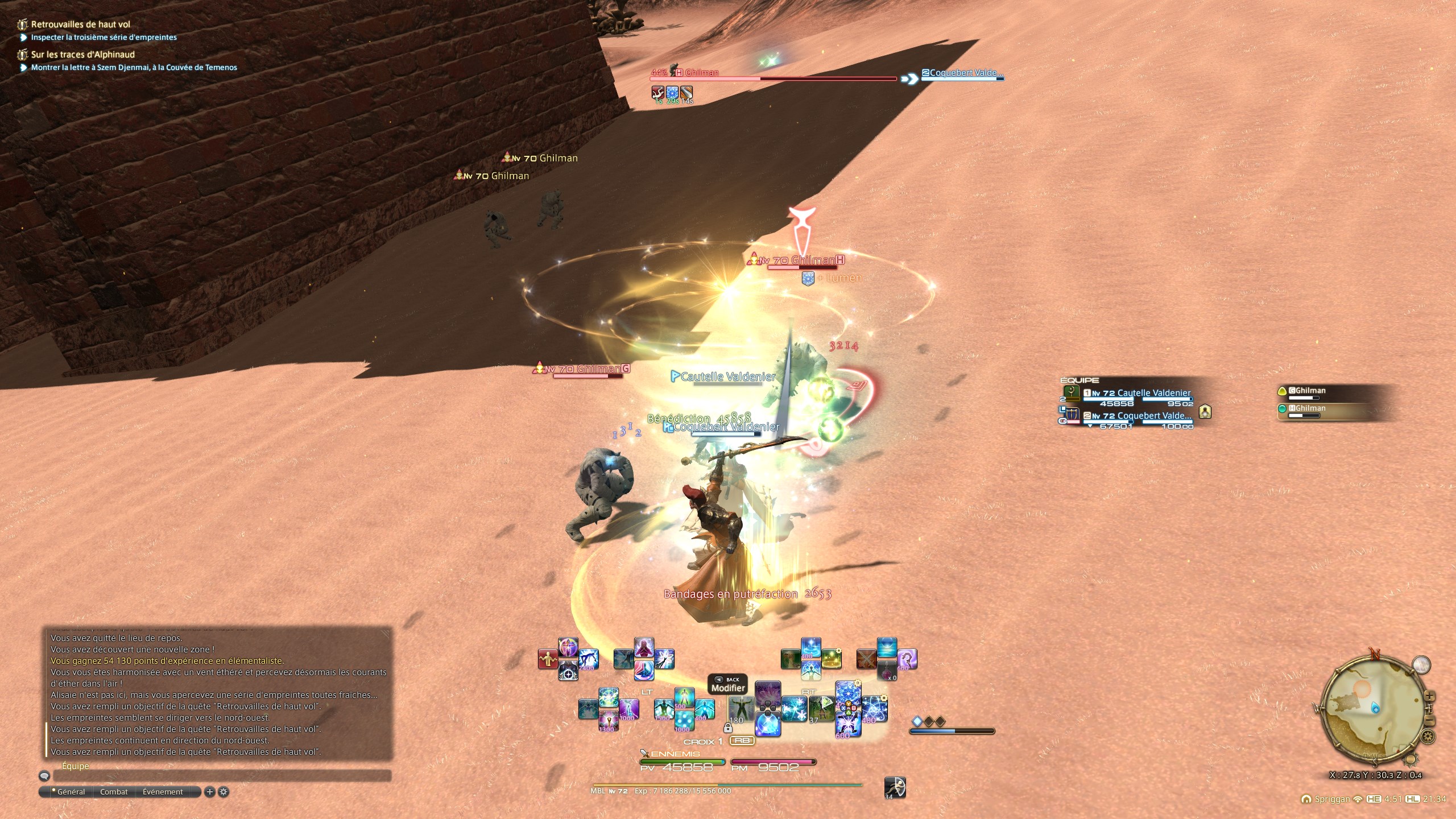The image size is (1456, 819).
Task: Target Ghilman marked G in the enemy list
Action: [x=1307, y=391]
